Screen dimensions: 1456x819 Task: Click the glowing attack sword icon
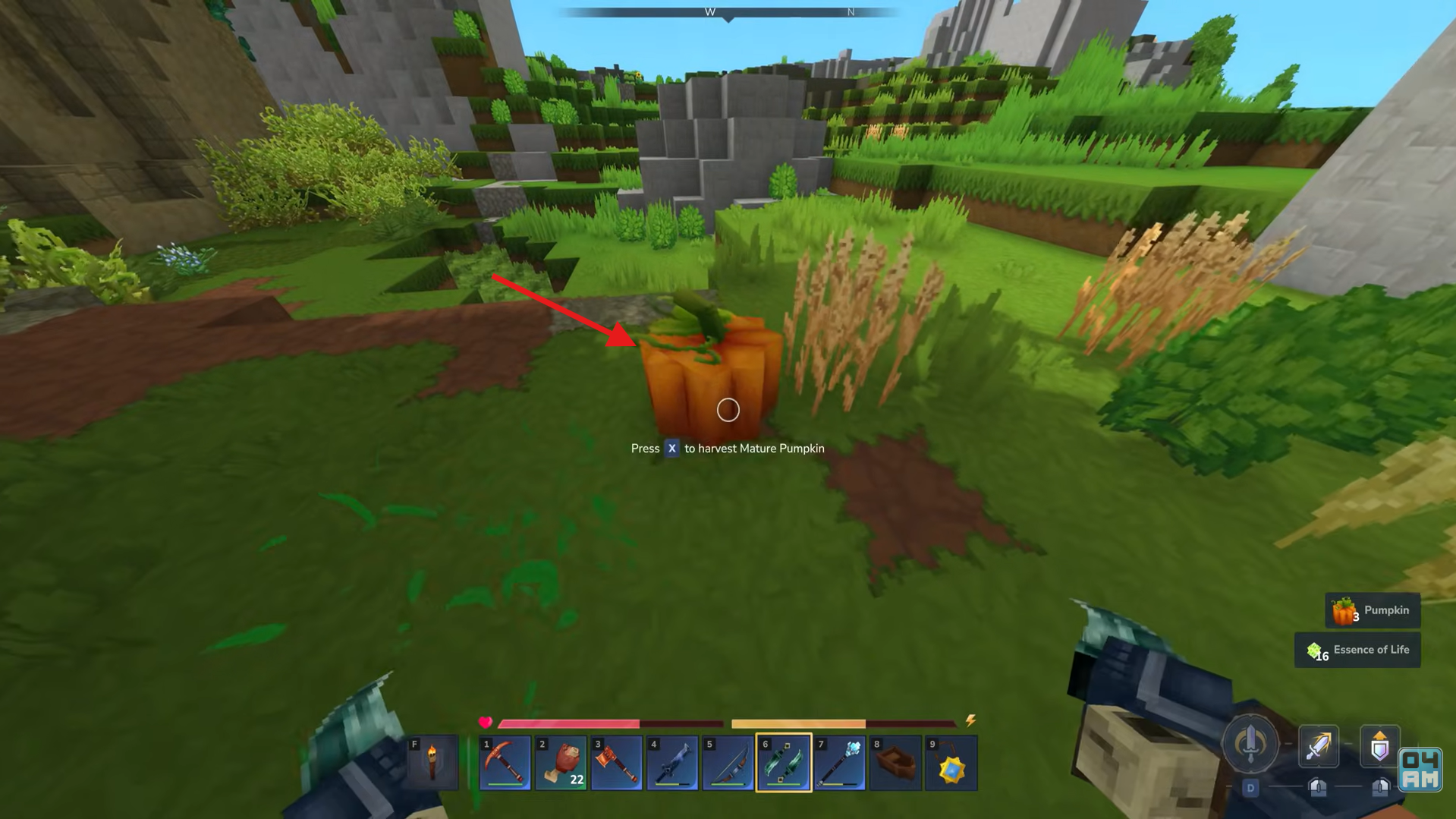click(1319, 747)
